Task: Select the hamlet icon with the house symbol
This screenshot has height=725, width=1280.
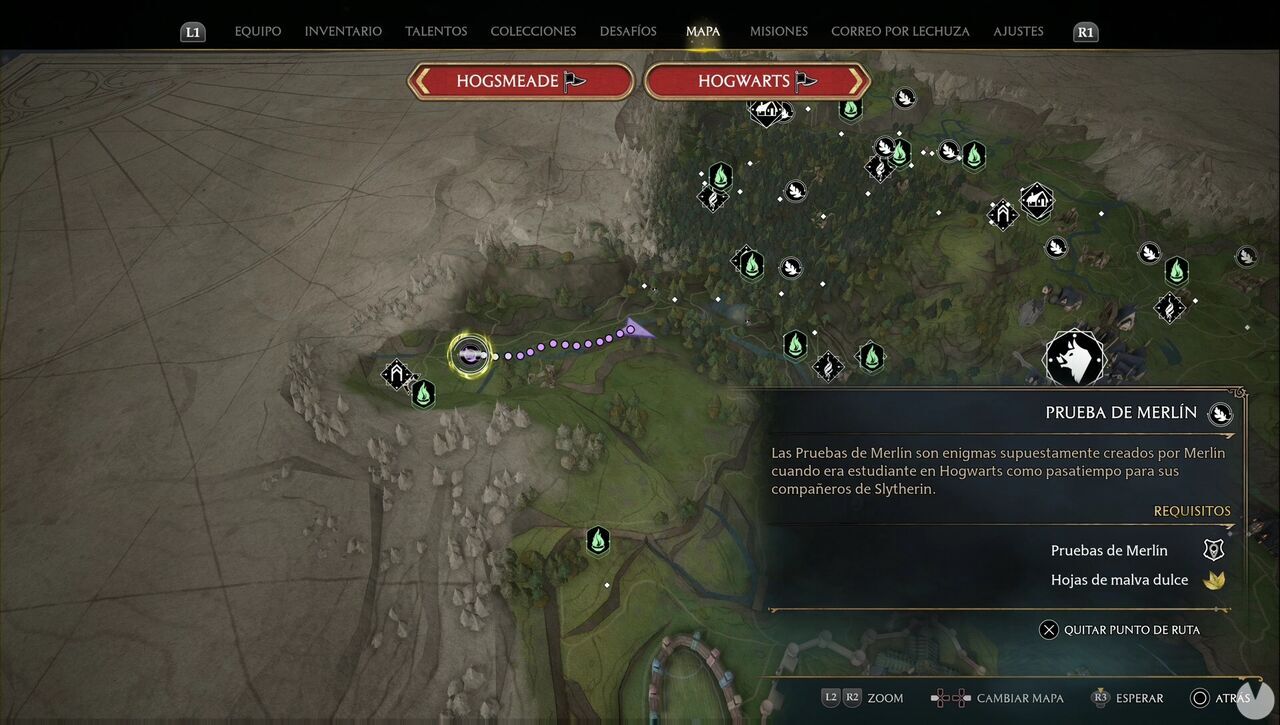Action: (1035, 200)
